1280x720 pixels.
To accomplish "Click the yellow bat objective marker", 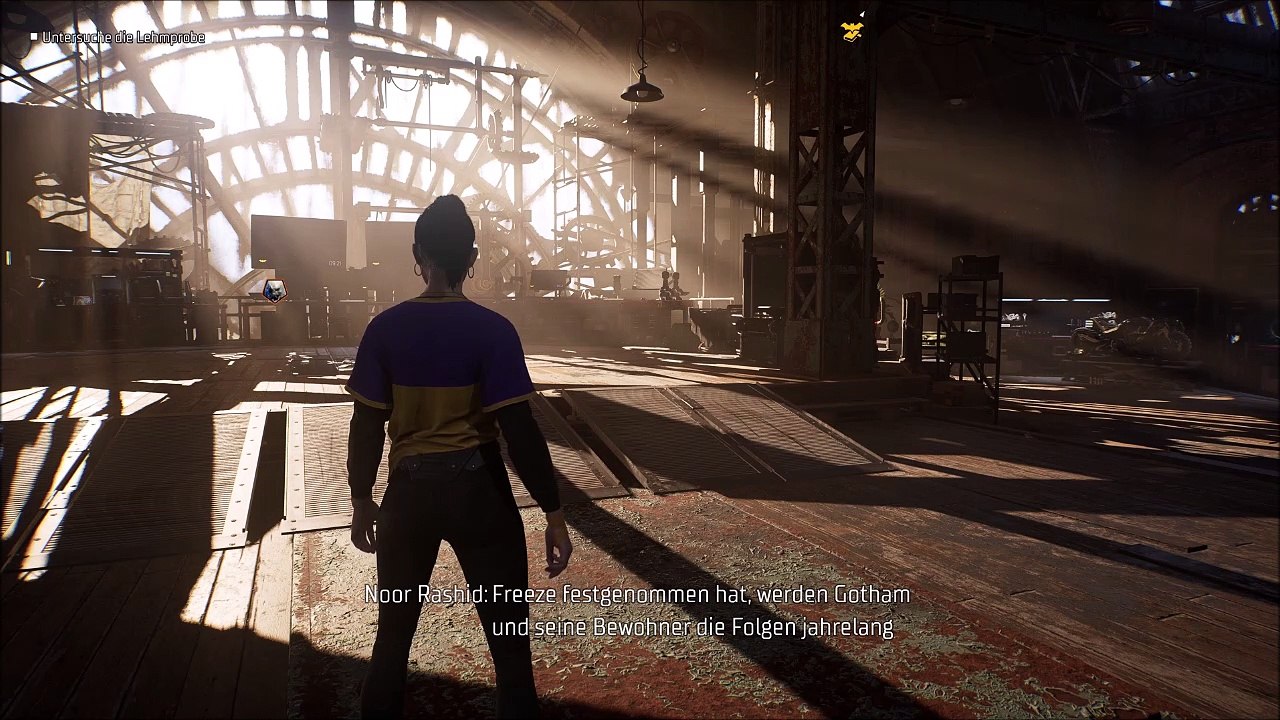I will (x=852, y=32).
